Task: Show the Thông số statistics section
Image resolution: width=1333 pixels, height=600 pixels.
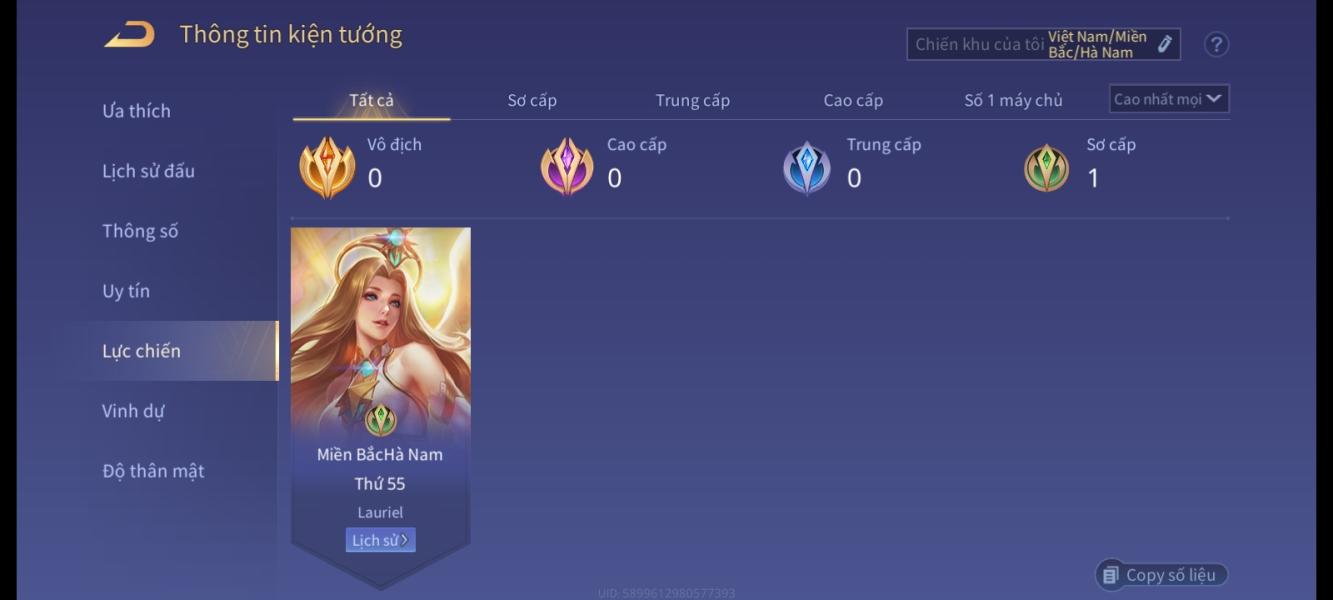Action: click(140, 231)
